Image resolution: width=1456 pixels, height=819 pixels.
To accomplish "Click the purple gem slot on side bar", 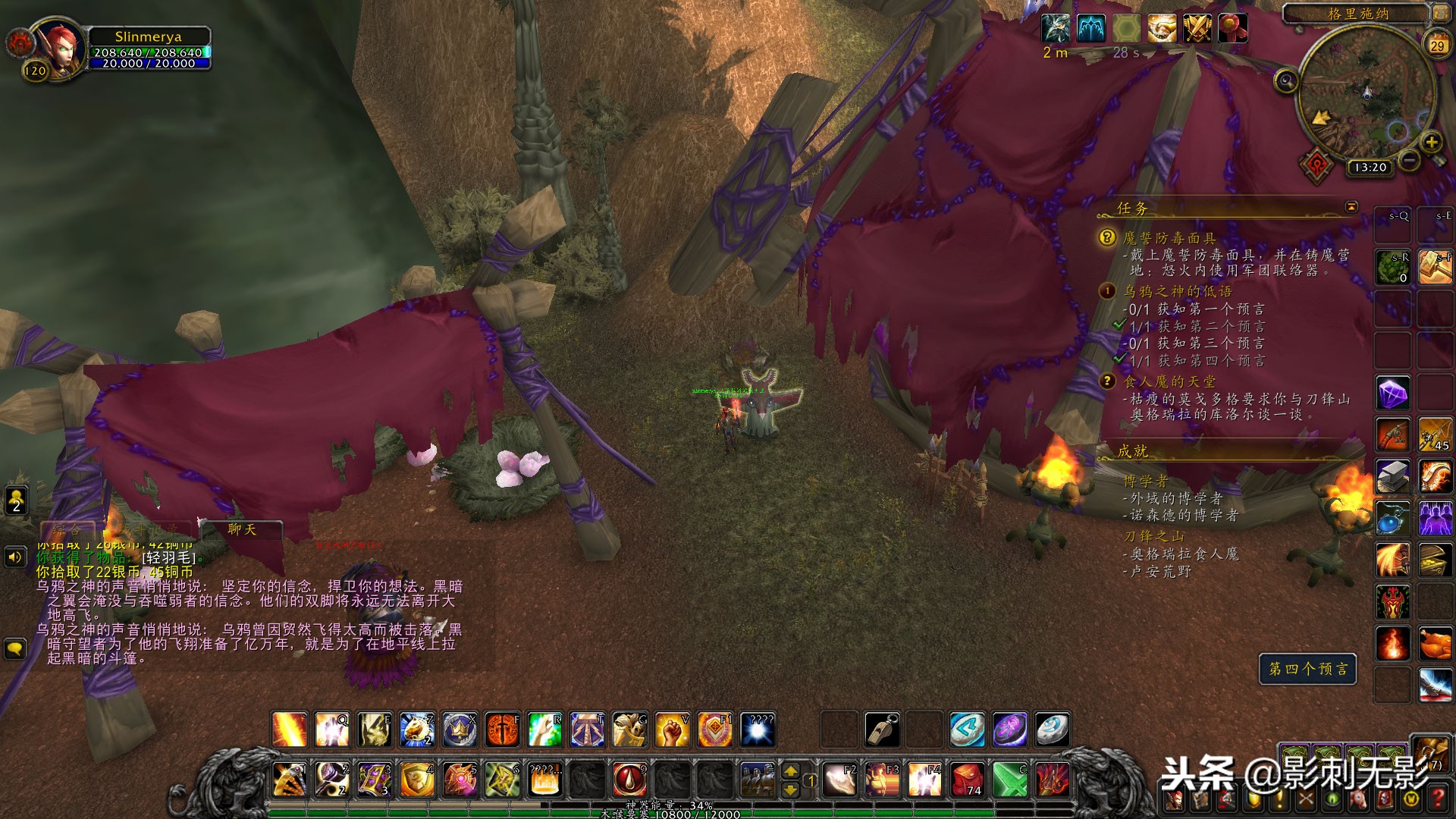I will [1393, 394].
